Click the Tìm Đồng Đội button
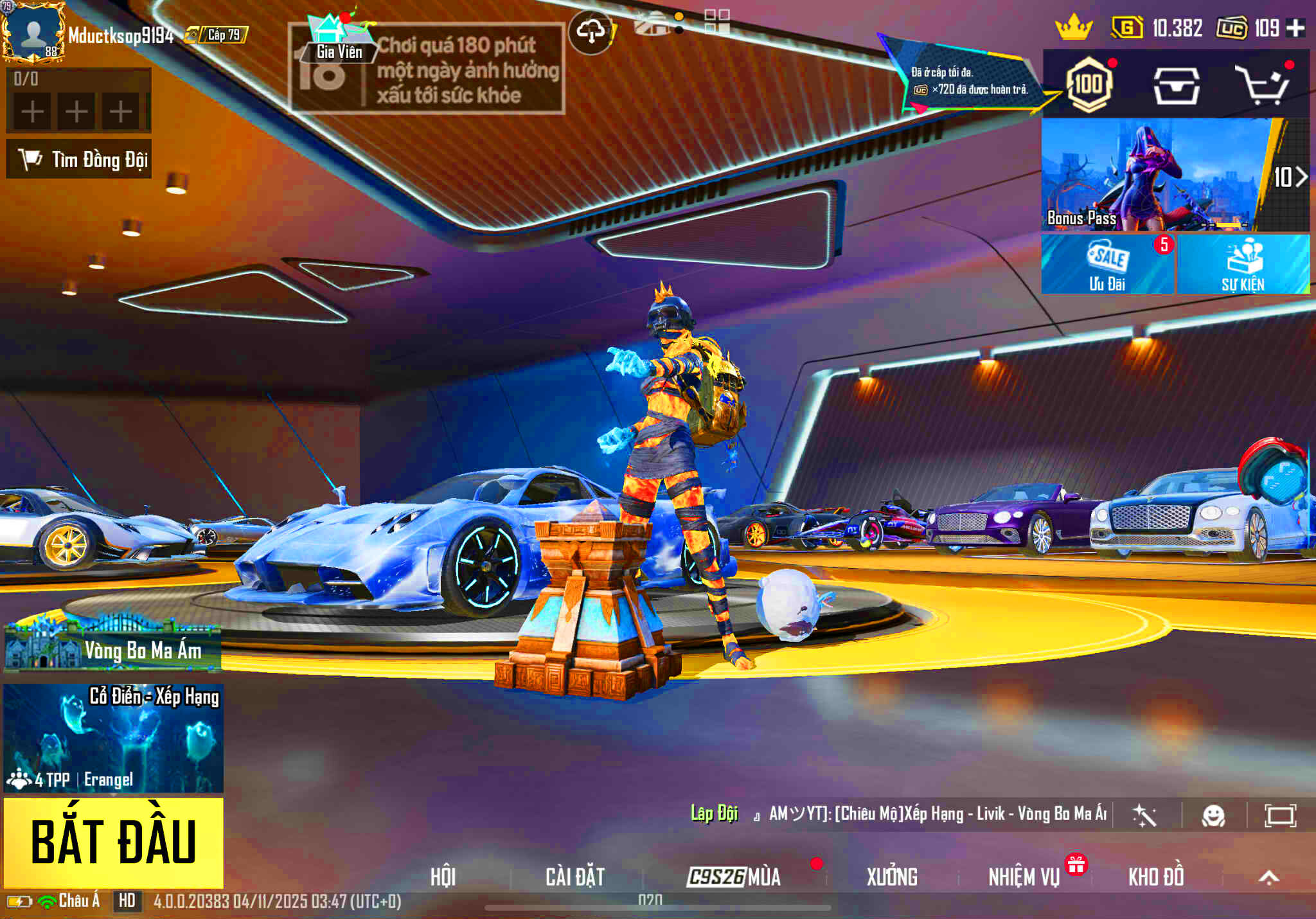 [x=79, y=159]
